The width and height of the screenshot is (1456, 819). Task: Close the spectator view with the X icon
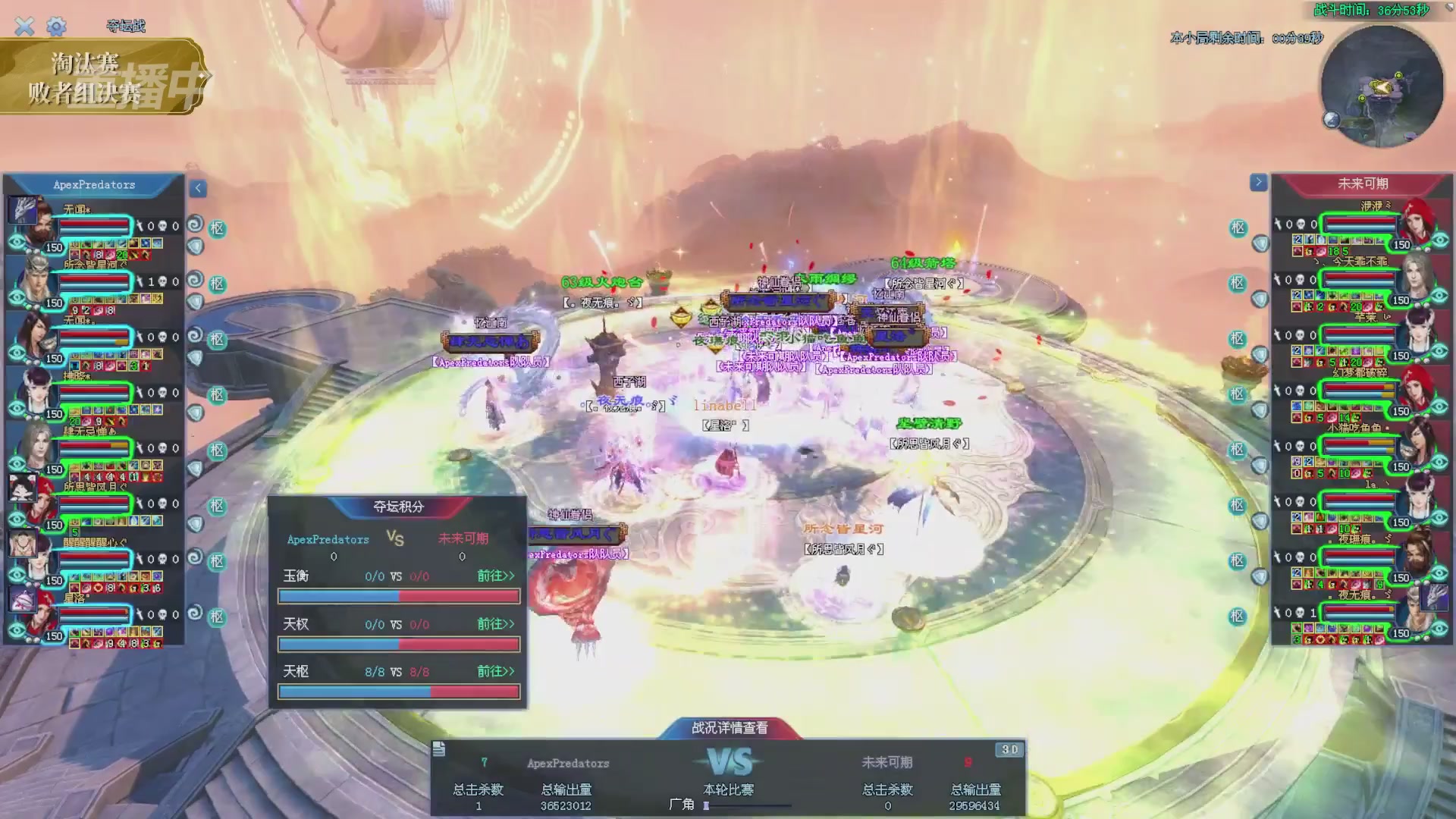(x=24, y=27)
